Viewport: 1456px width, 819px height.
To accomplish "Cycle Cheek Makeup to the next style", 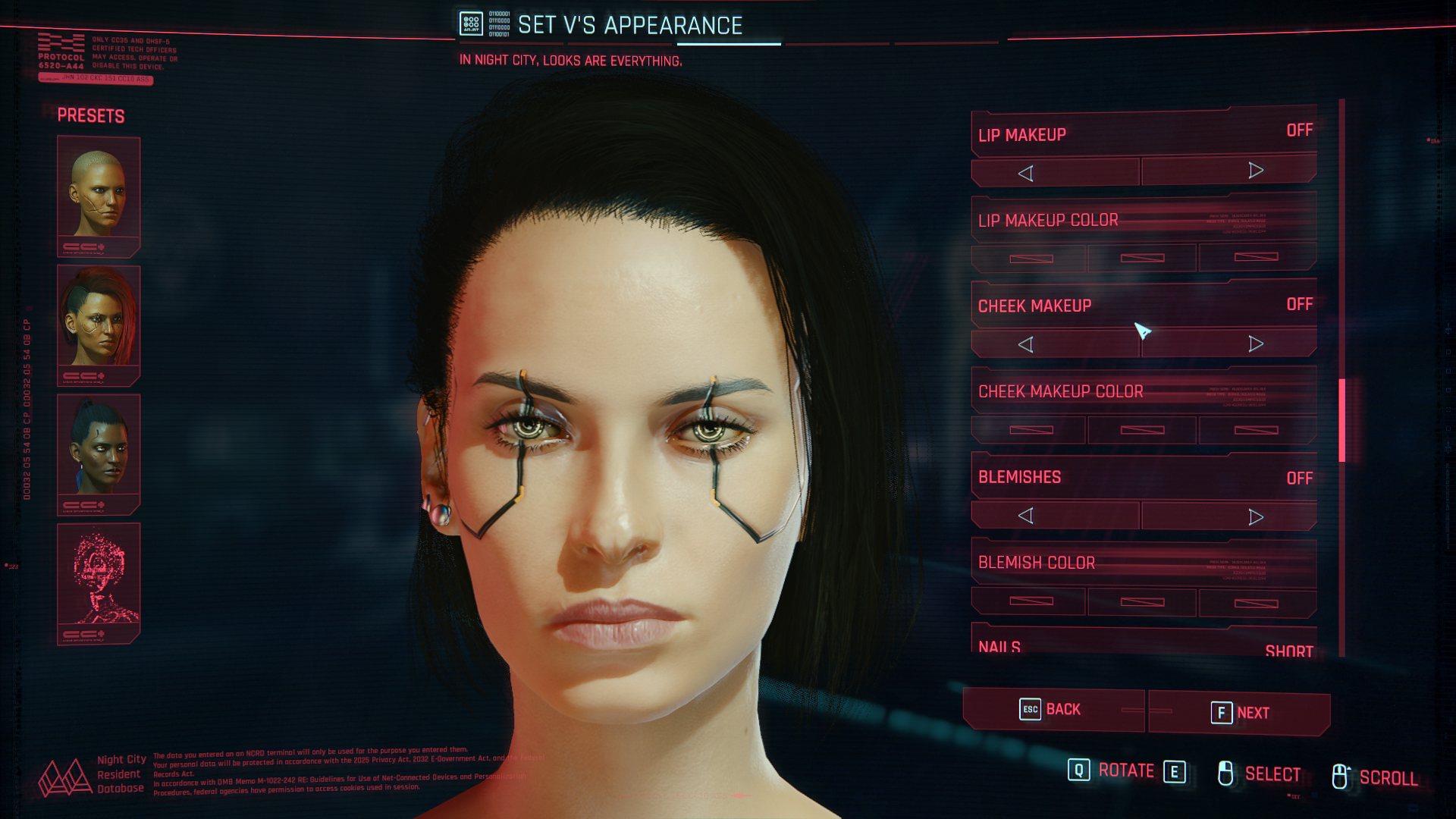I will pos(1255,344).
